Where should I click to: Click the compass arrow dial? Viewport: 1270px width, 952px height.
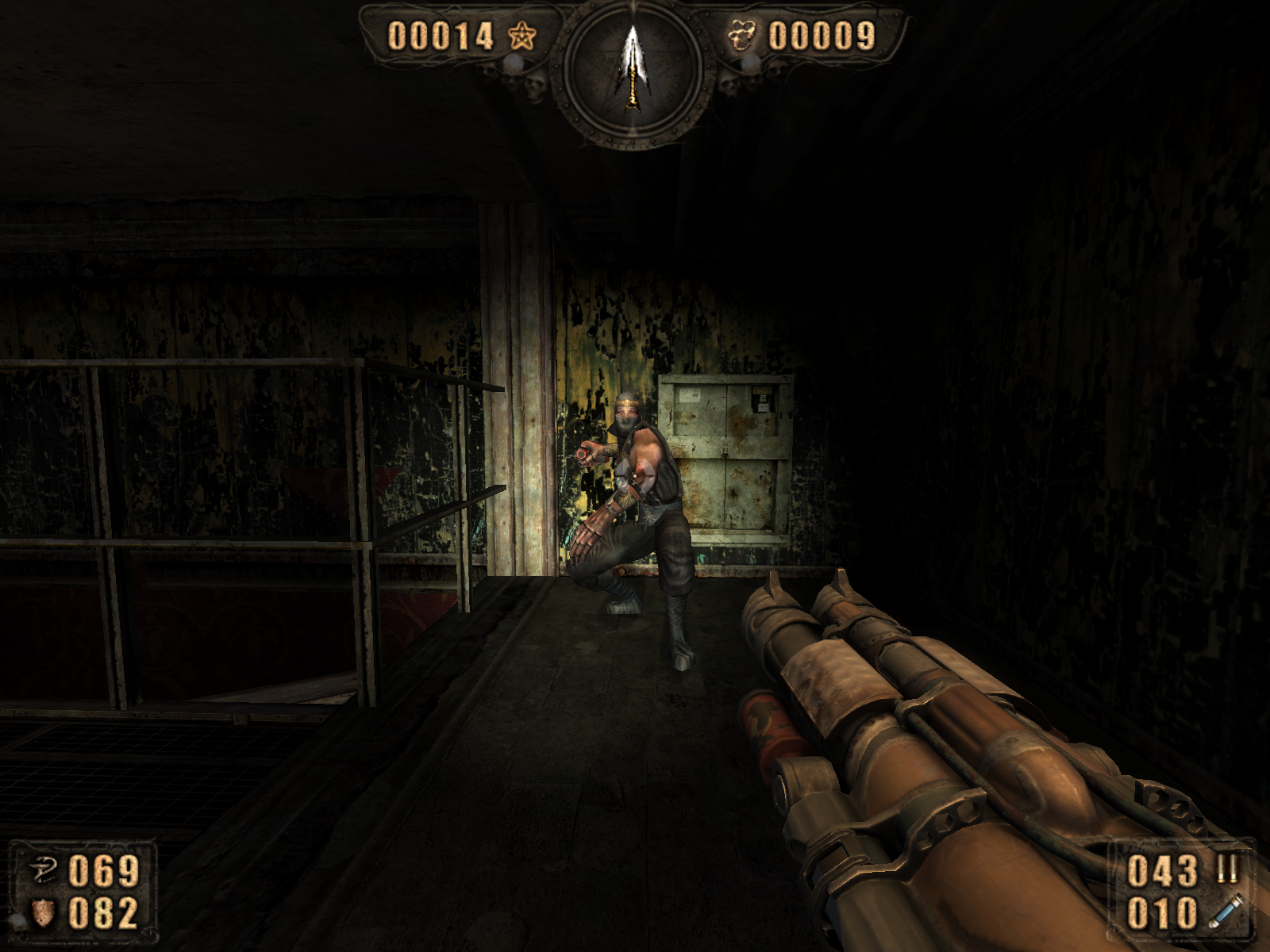coord(633,71)
